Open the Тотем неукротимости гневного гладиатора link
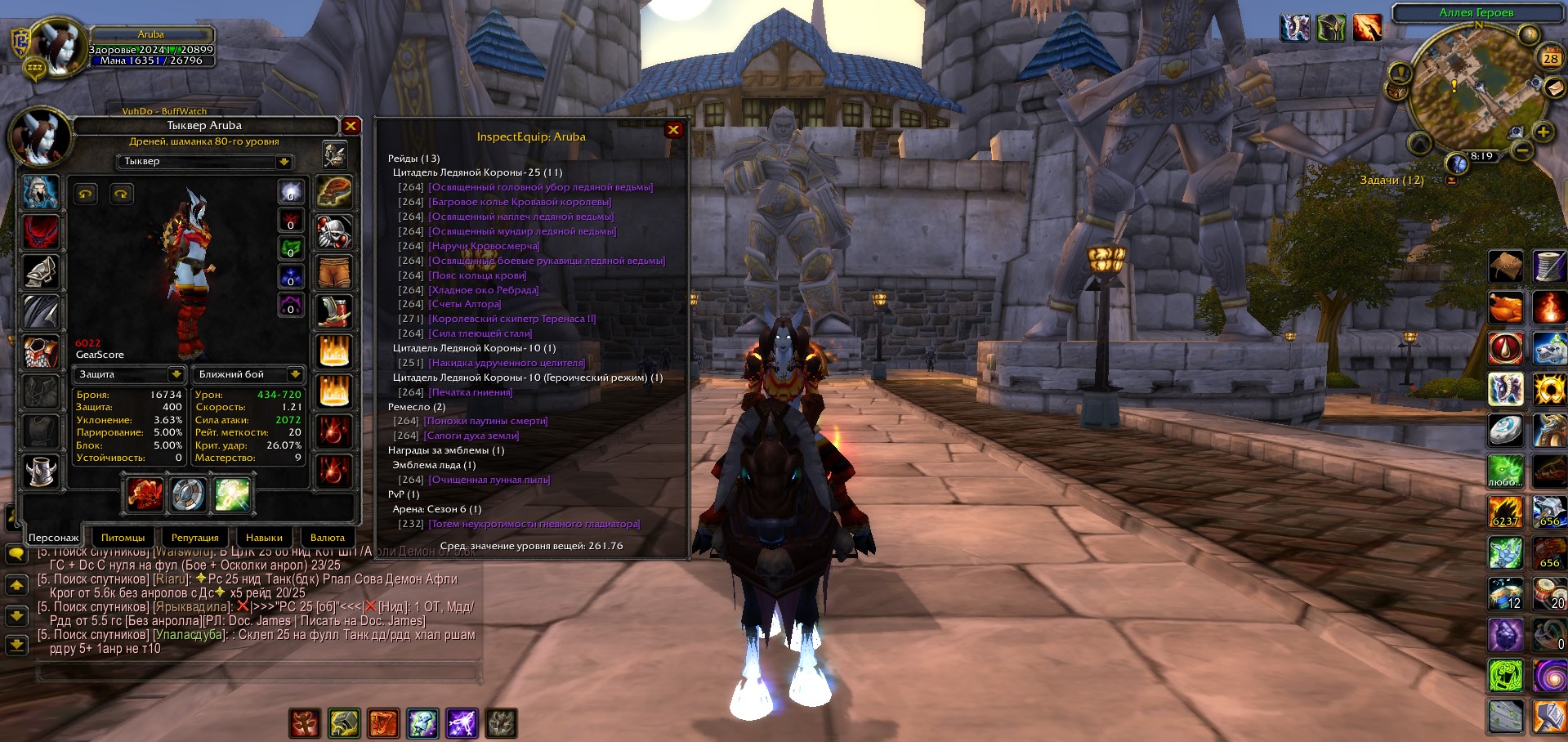 pos(534,524)
